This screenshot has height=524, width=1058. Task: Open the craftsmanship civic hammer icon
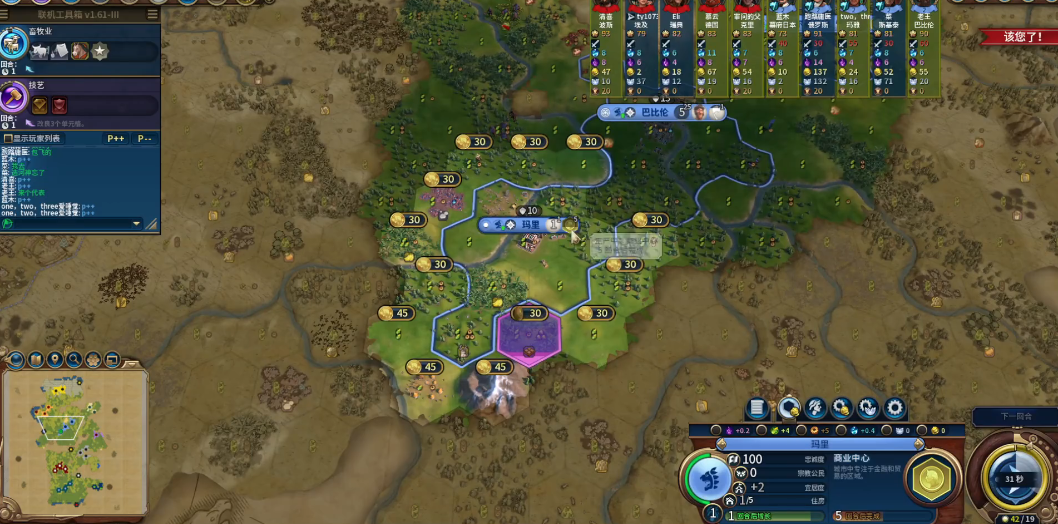[13, 98]
